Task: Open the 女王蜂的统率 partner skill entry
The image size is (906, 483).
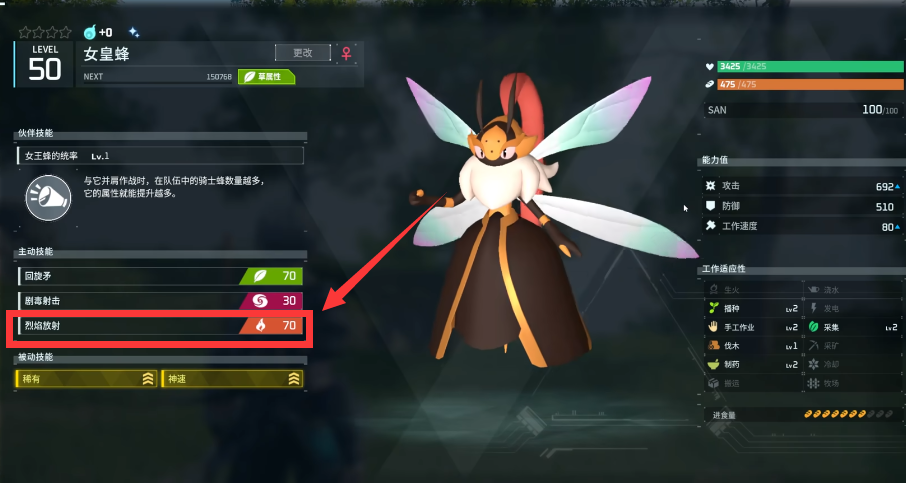Action: pos(160,156)
